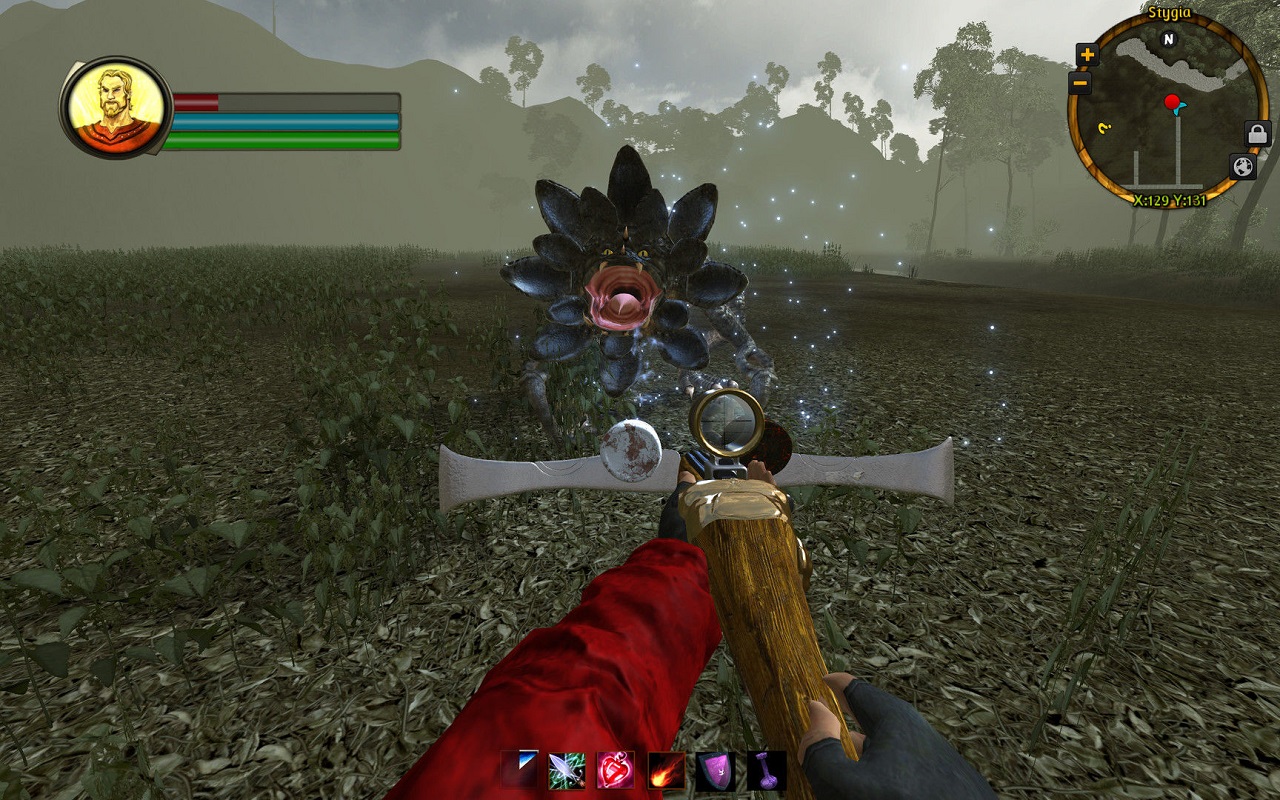Screen dimensions: 1280x800
Task: Click the yellow question mark on the minimap
Action: tap(1105, 128)
